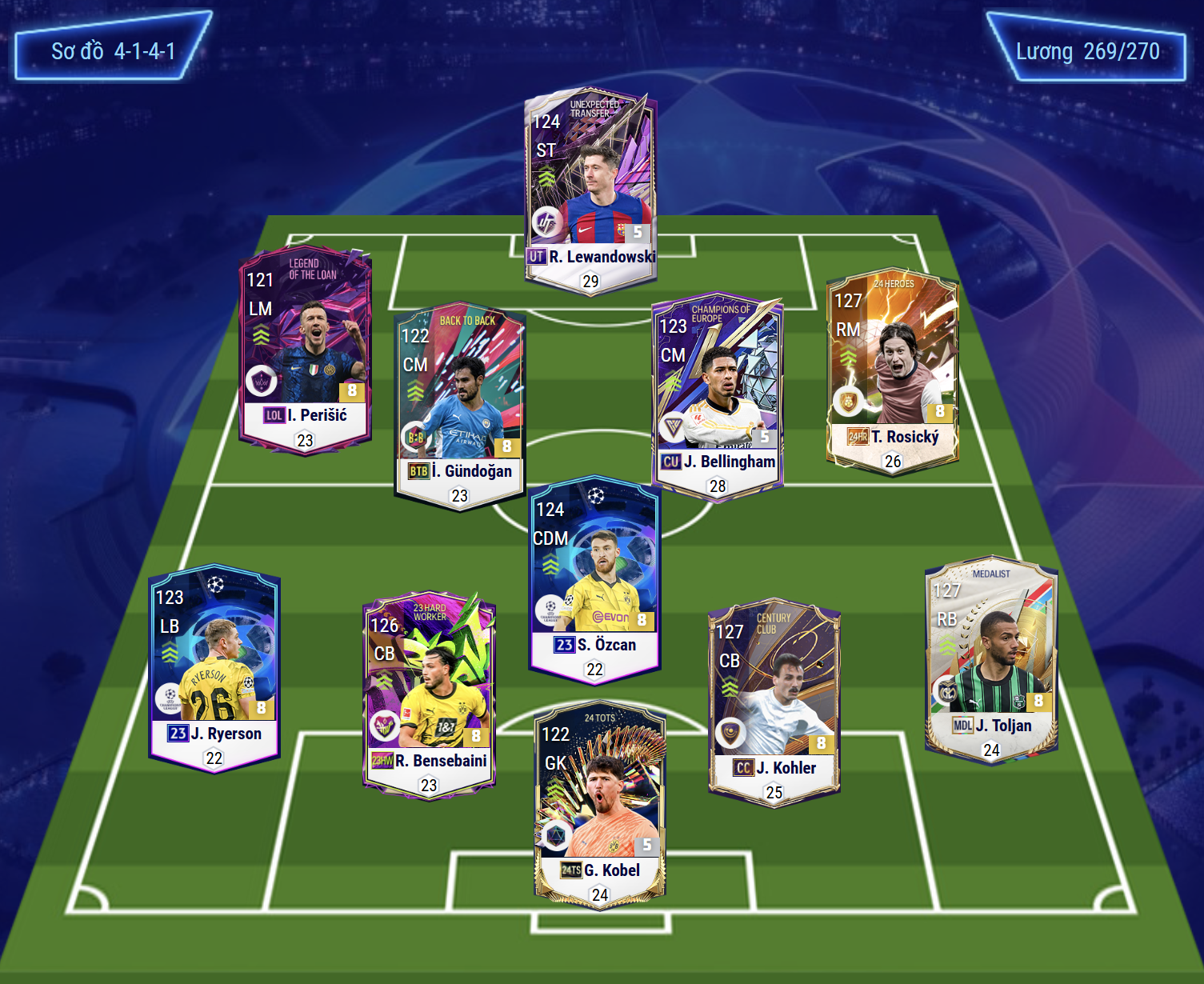The width and height of the screenshot is (1204, 984).
Task: Choose the I. Perišić LM card
Action: 305,349
